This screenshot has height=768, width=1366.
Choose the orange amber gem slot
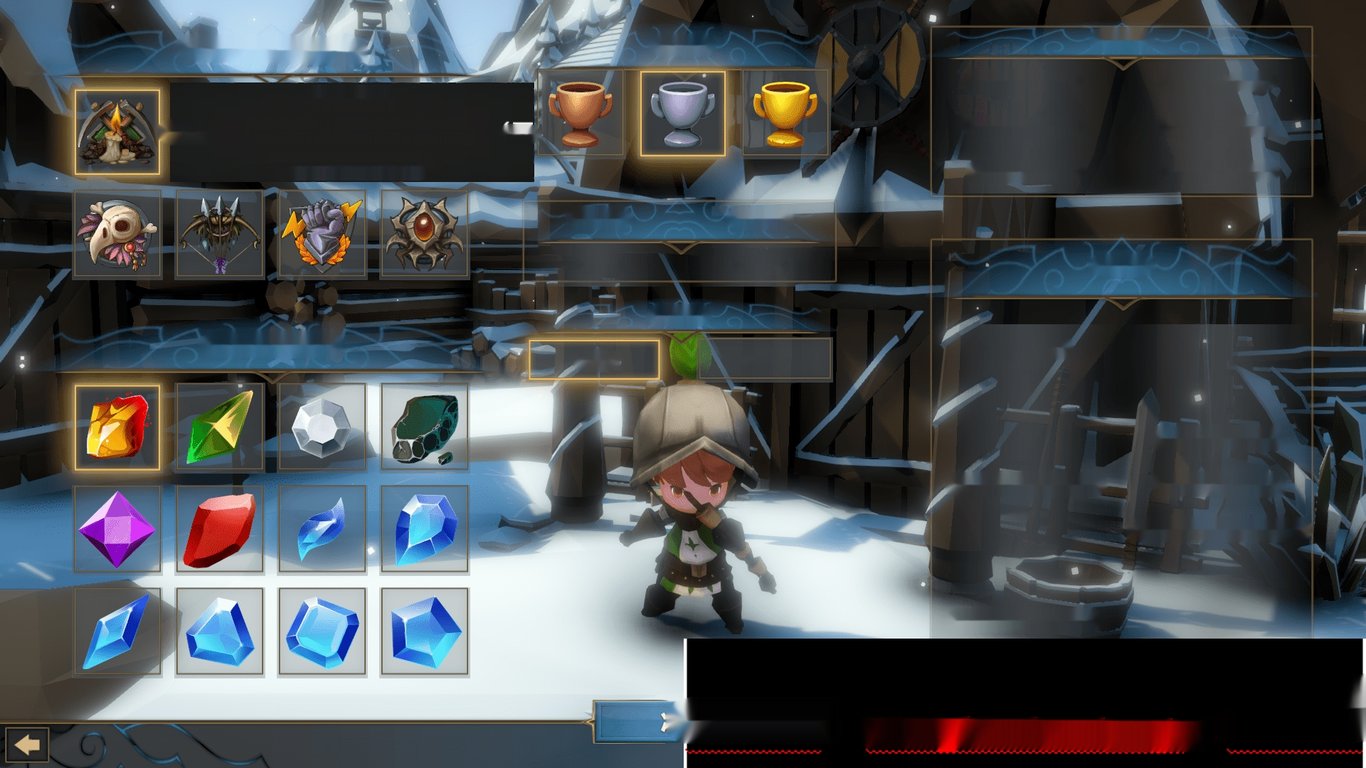(117, 427)
